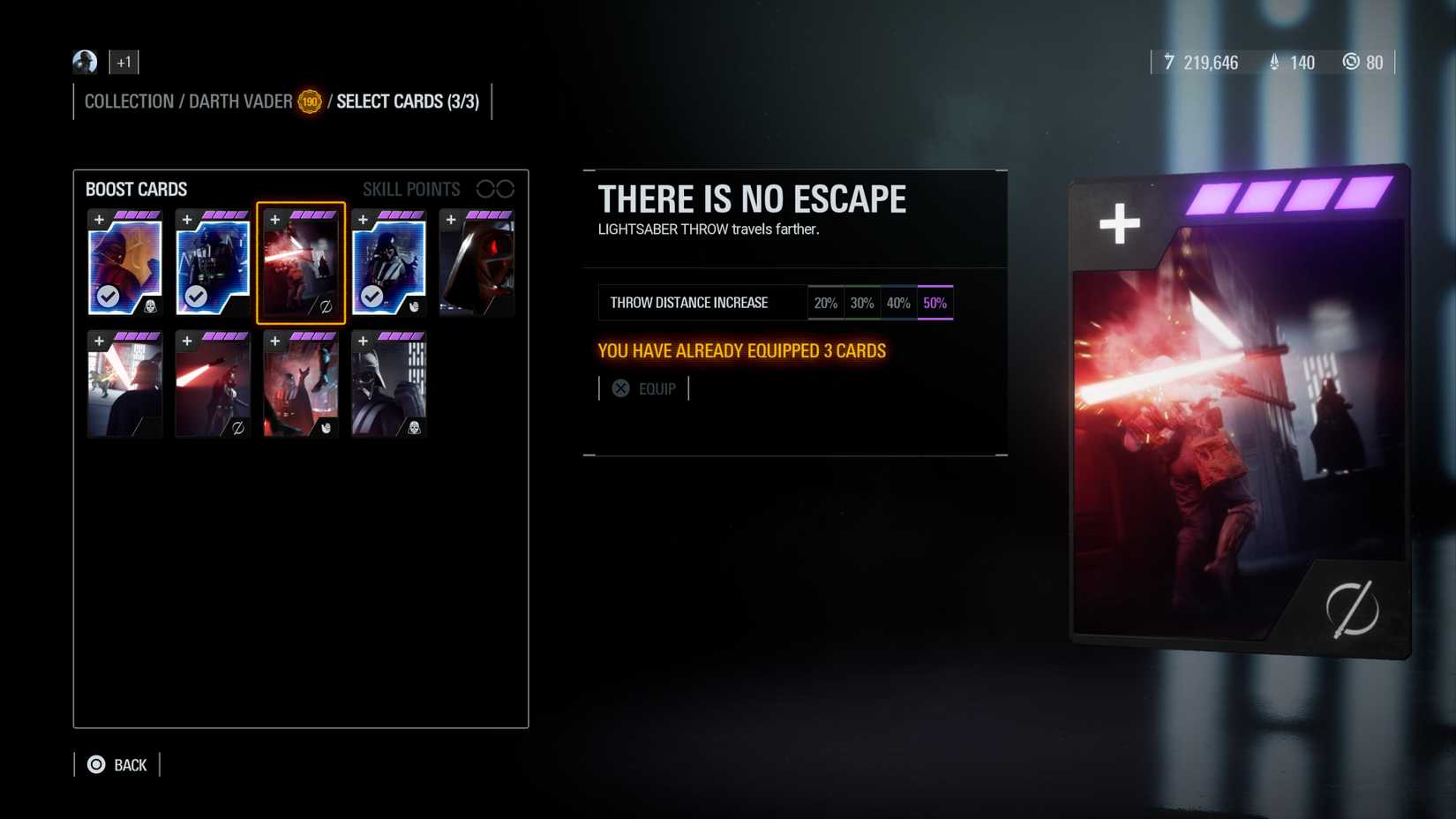Open the COLLECTION breadcrumb link
The image size is (1456, 819).
pos(129,101)
